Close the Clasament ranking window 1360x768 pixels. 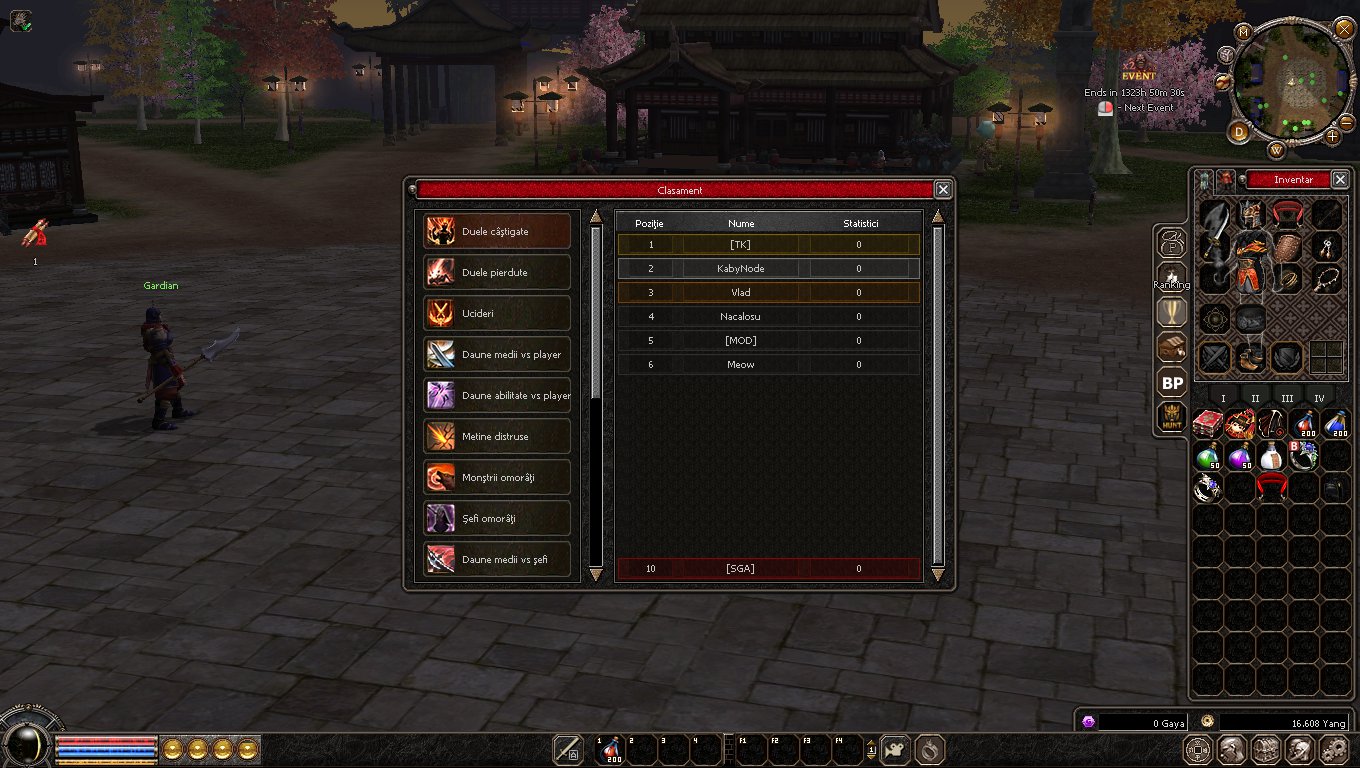click(x=942, y=190)
